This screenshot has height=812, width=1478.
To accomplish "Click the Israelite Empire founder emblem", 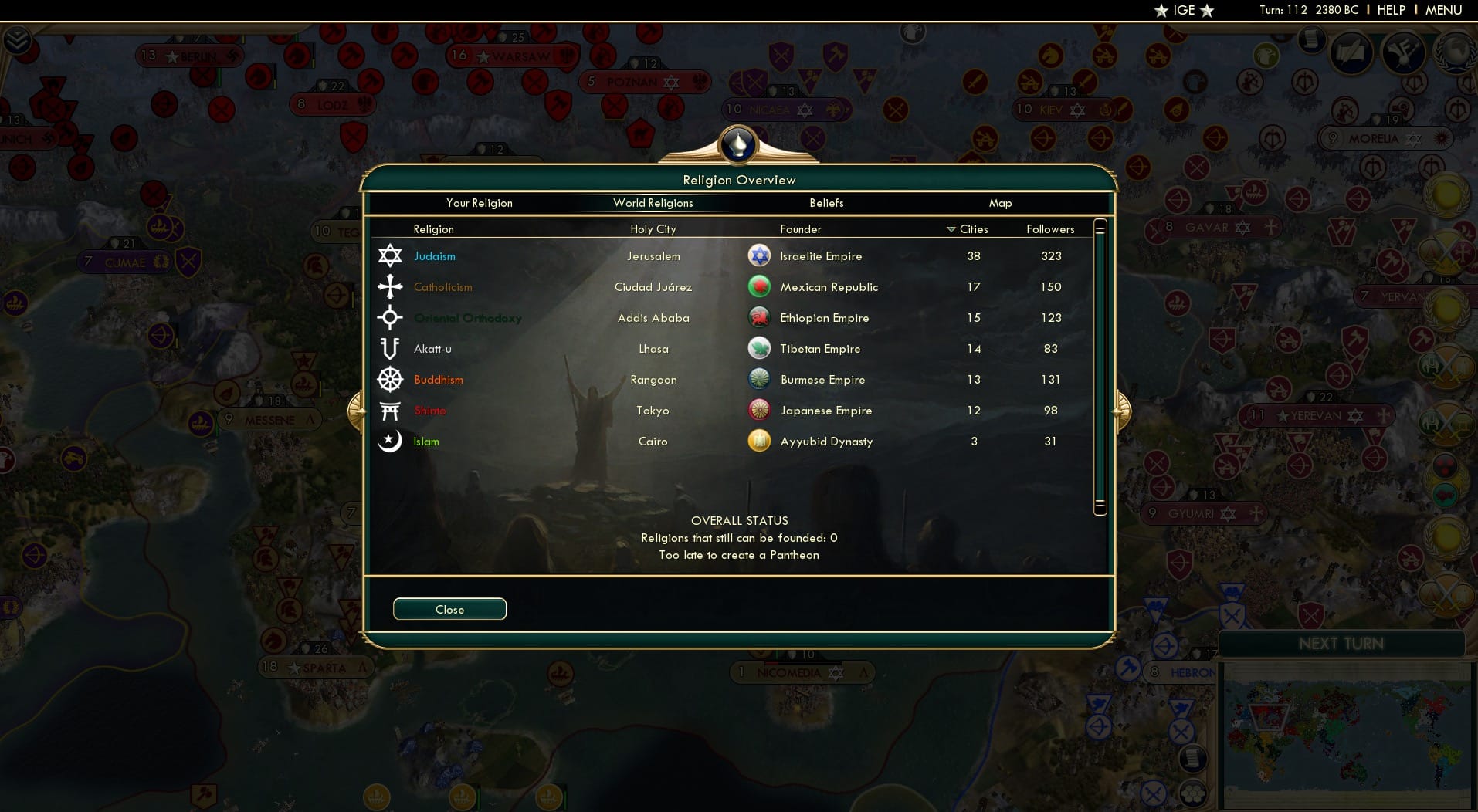I will tap(760, 255).
